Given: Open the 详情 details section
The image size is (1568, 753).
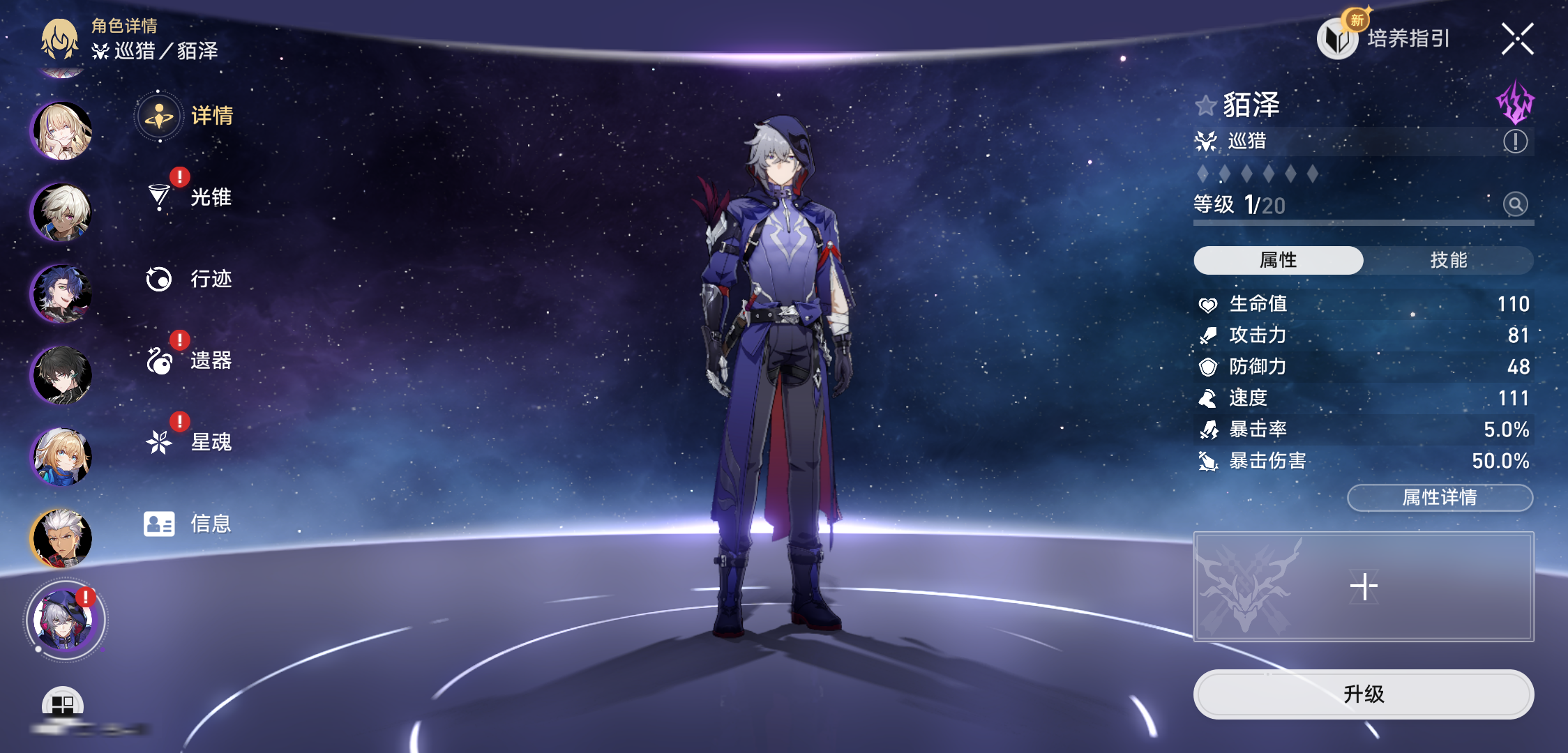Looking at the screenshot, I should point(187,116).
